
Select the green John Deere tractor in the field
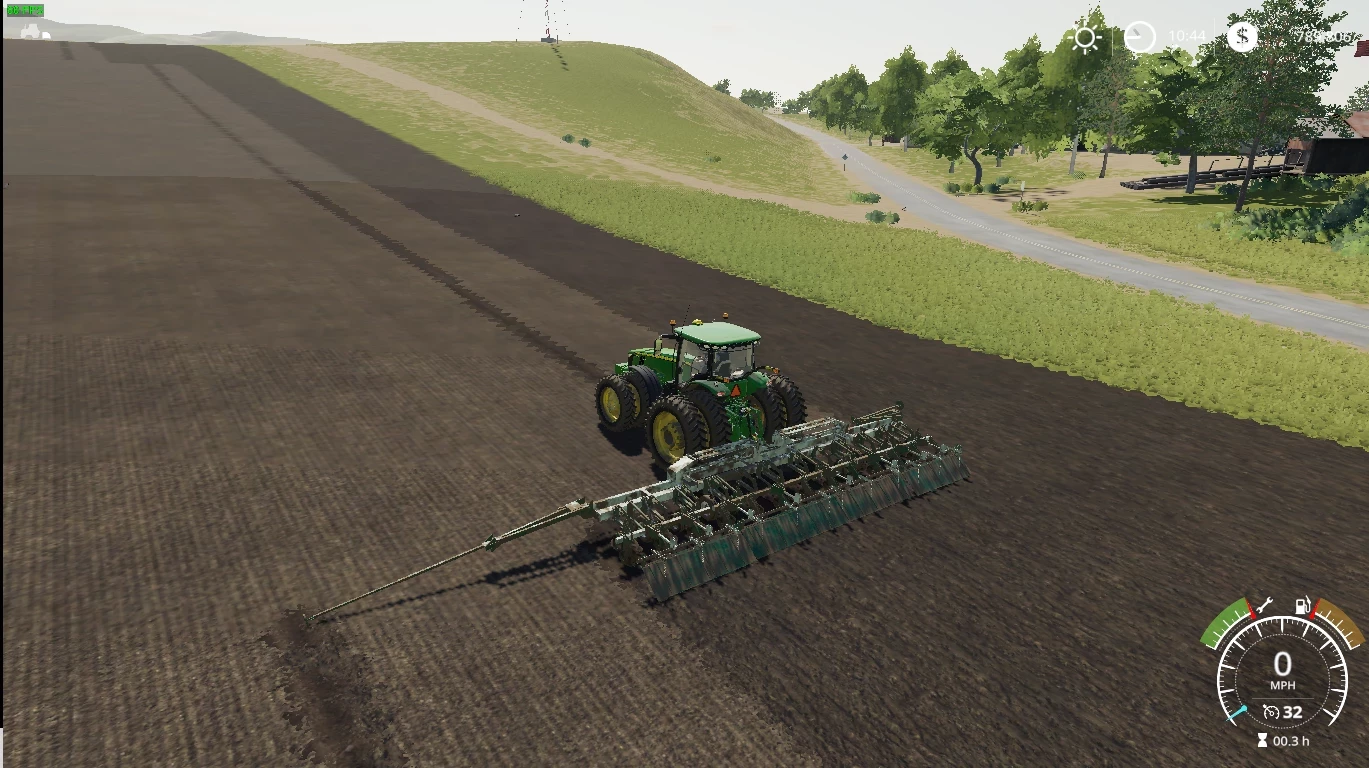click(x=700, y=380)
